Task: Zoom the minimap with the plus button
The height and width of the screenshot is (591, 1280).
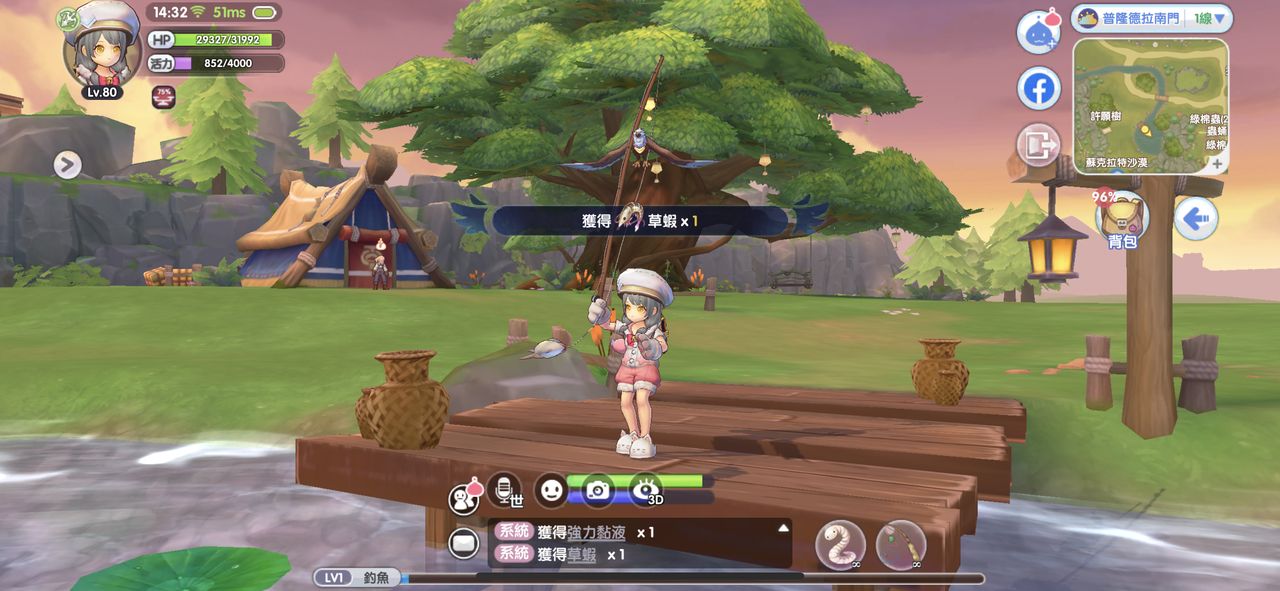Action: [x=1217, y=163]
